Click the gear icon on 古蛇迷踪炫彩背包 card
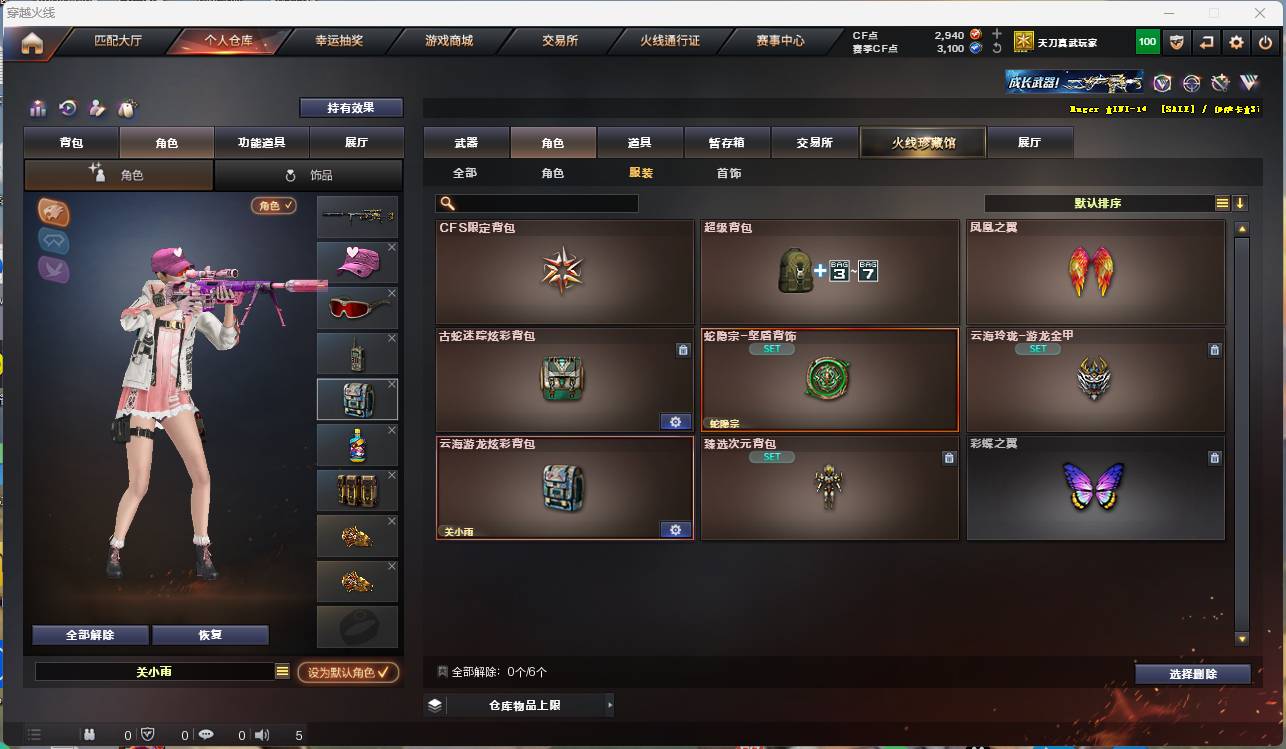Viewport: 1286px width, 749px height. [x=675, y=421]
